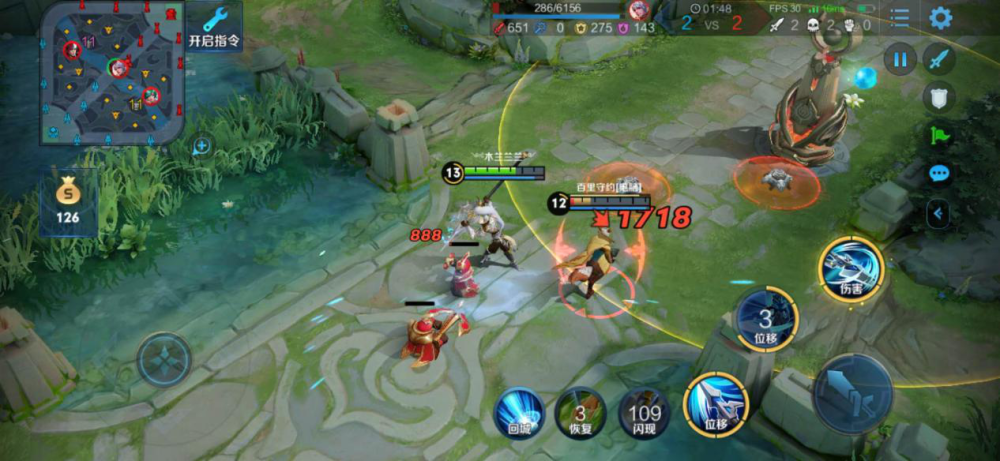Open the scoreboard list menu icon

[x=901, y=18]
